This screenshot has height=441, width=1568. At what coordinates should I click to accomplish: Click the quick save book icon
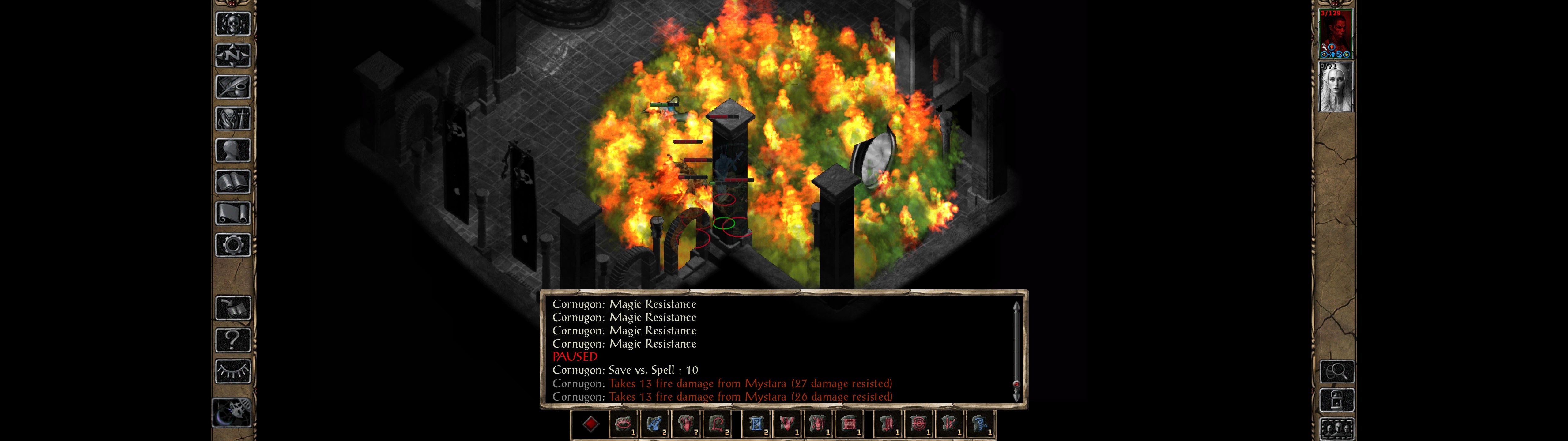coord(232,308)
